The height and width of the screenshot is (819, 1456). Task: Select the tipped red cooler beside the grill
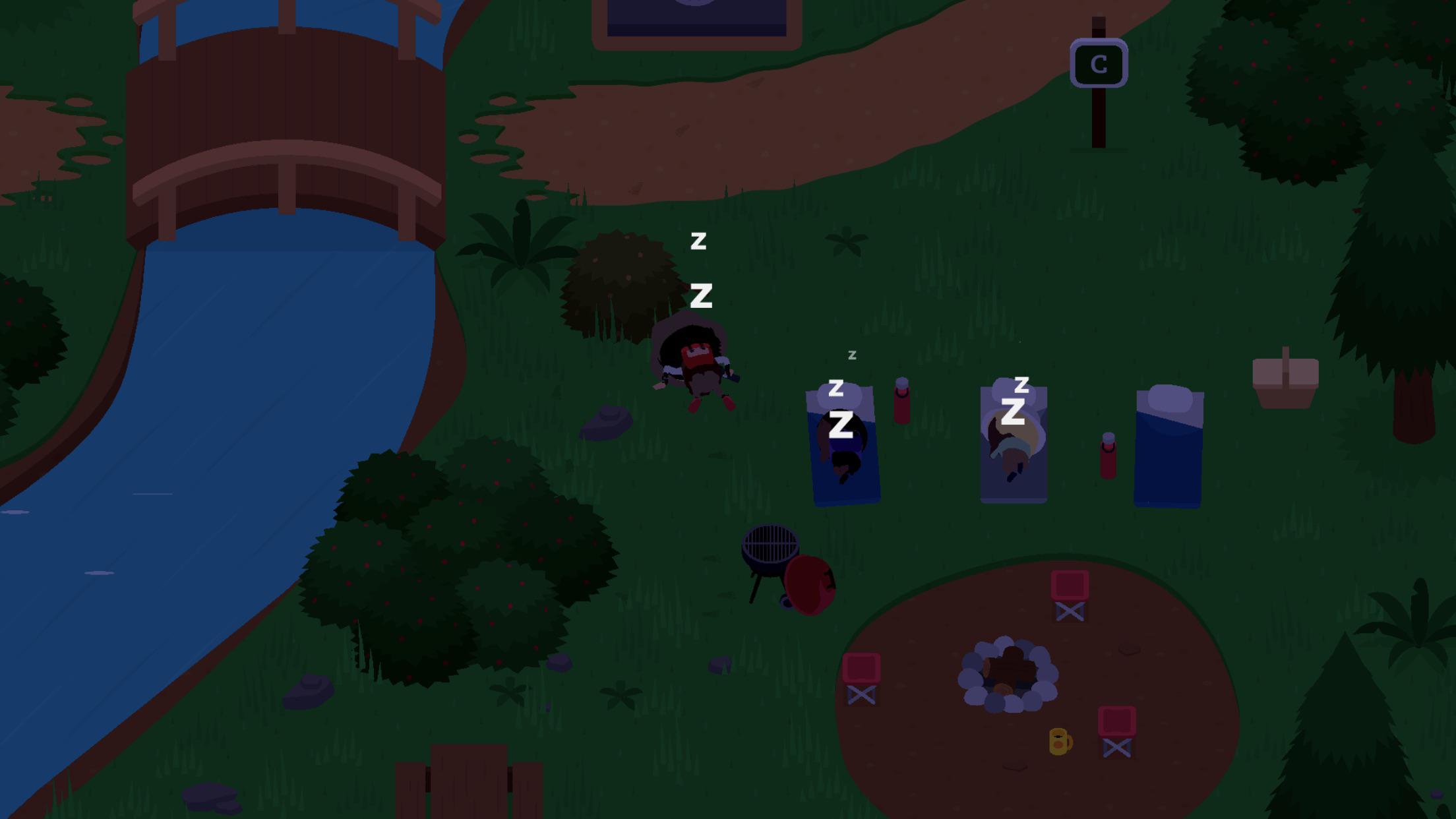click(809, 583)
